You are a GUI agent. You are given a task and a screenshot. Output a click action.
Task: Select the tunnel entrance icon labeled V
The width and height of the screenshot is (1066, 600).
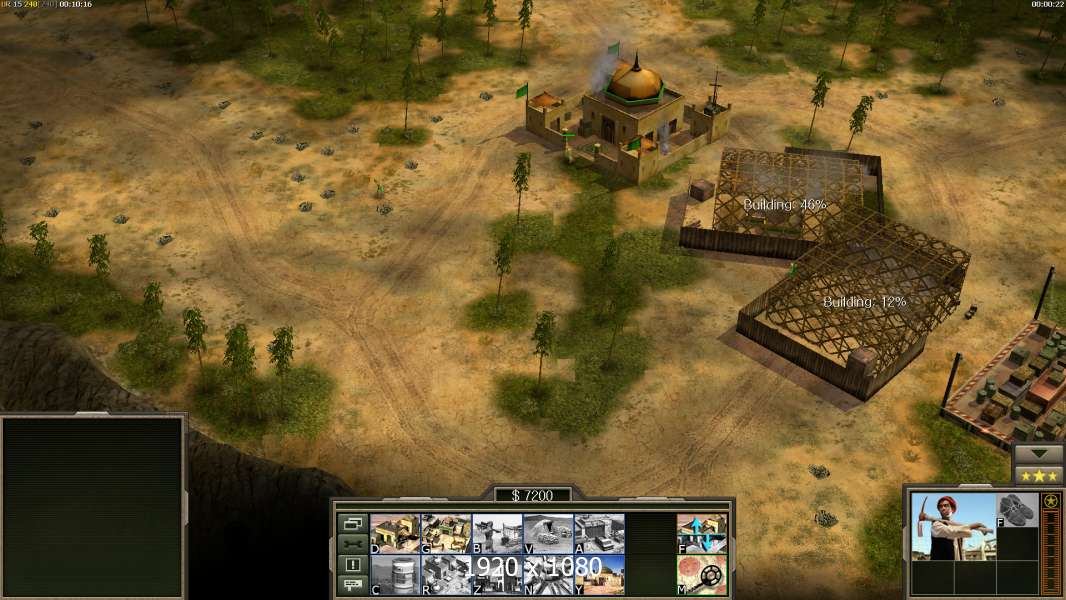[548, 533]
